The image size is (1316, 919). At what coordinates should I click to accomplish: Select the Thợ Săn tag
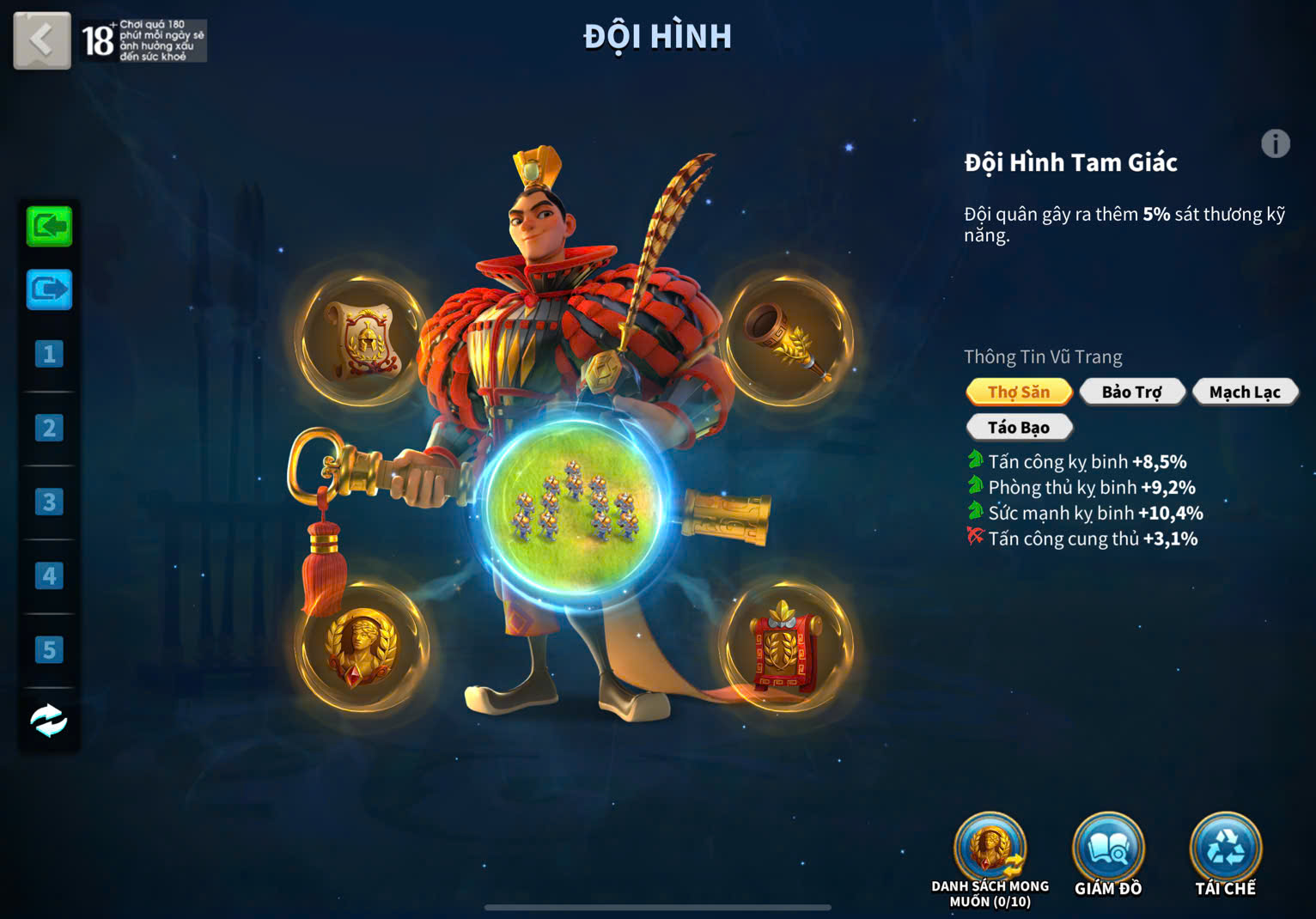coord(1019,393)
